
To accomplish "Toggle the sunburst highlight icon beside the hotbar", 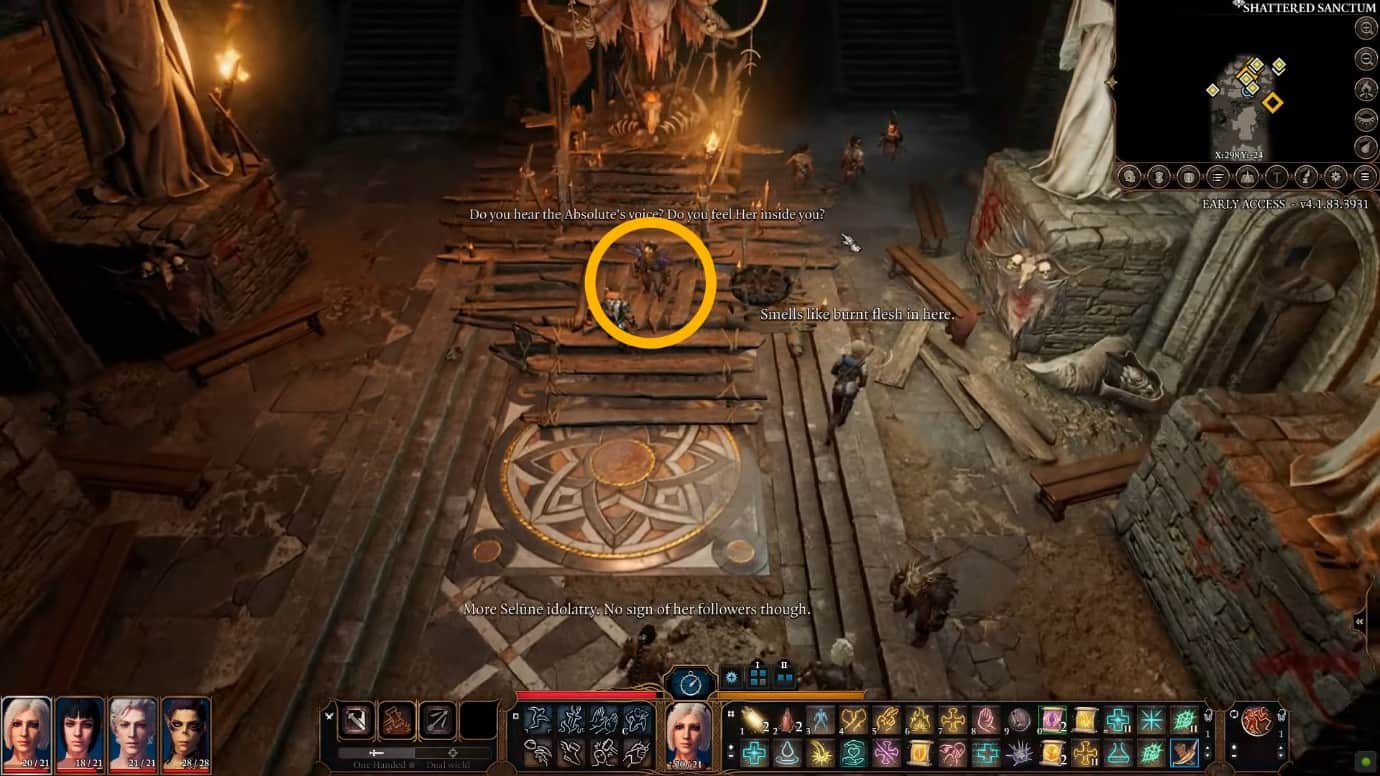I will click(732, 677).
